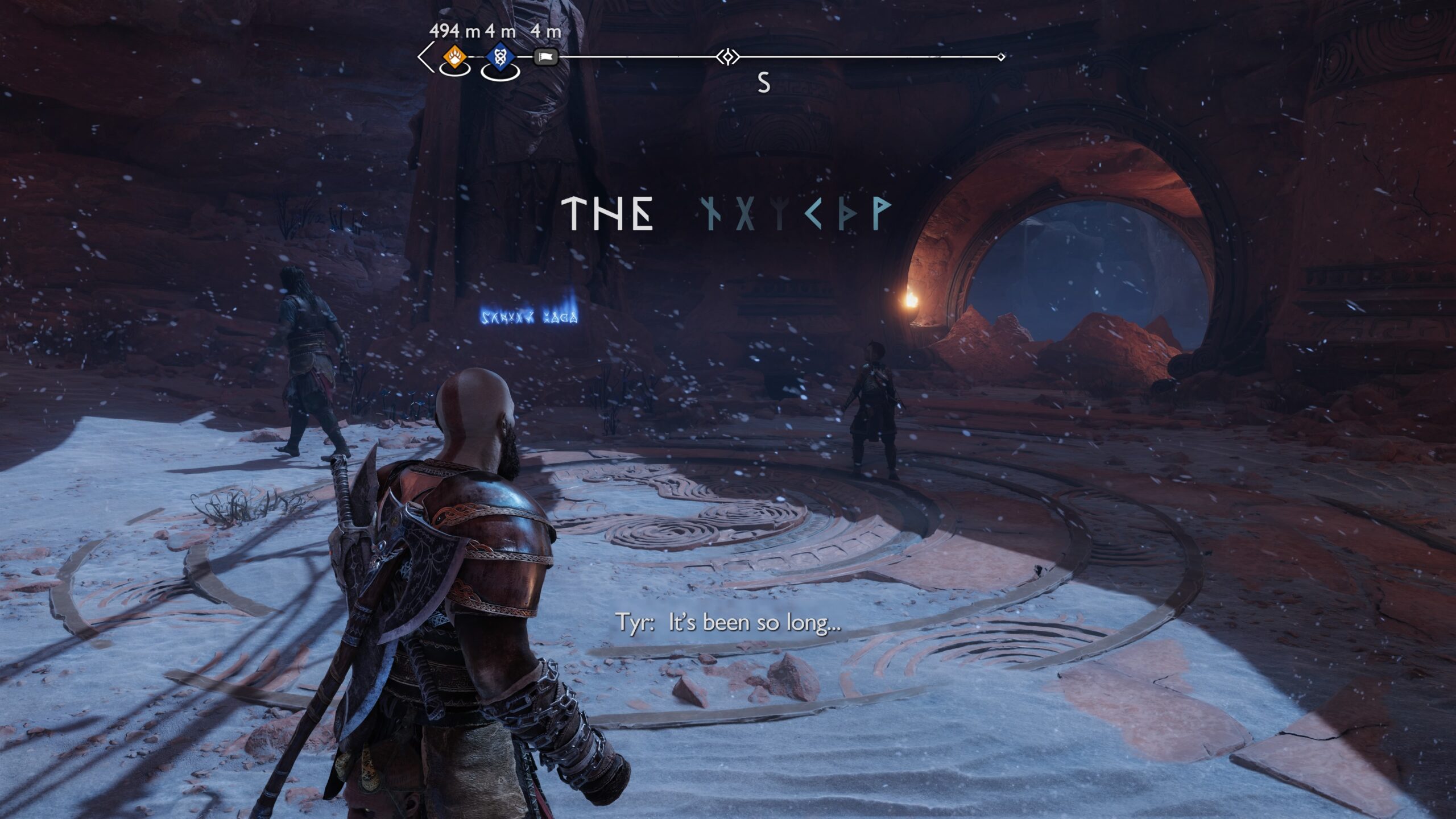Click the compass center diamond indicator

click(727, 57)
